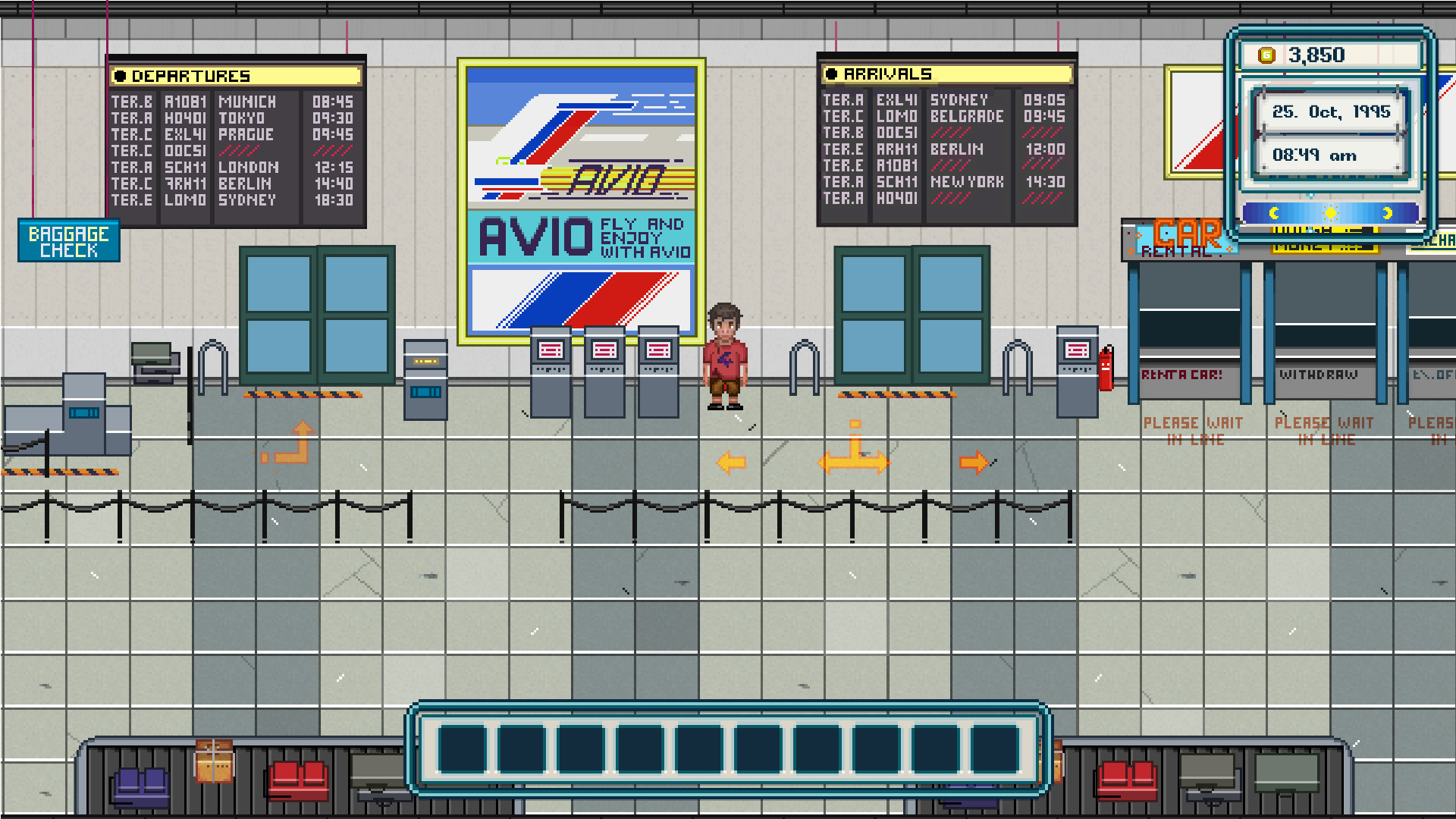Click the left-pointing orange floor arrow
The height and width of the screenshot is (819, 1456).
(730, 461)
